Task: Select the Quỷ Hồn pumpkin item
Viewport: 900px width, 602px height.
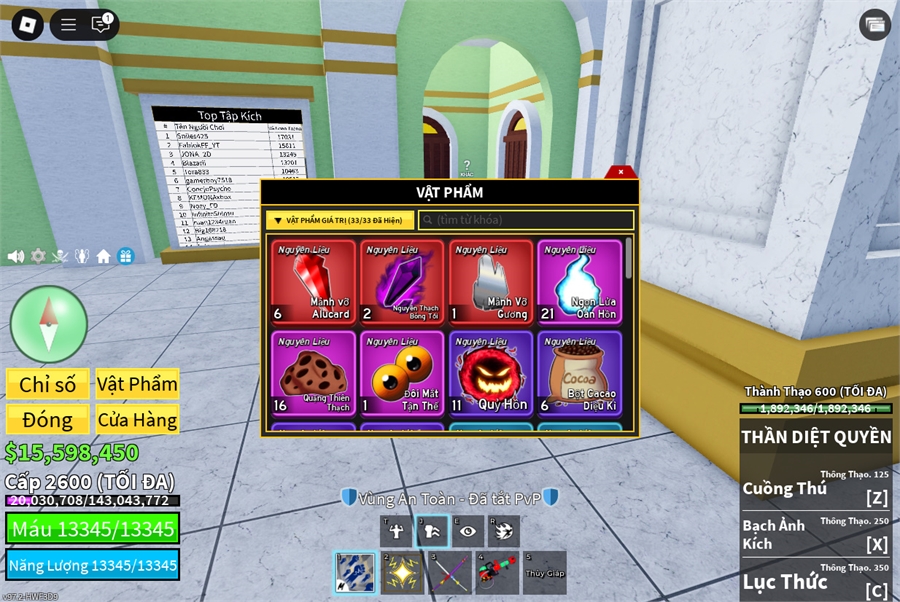Action: coord(491,373)
